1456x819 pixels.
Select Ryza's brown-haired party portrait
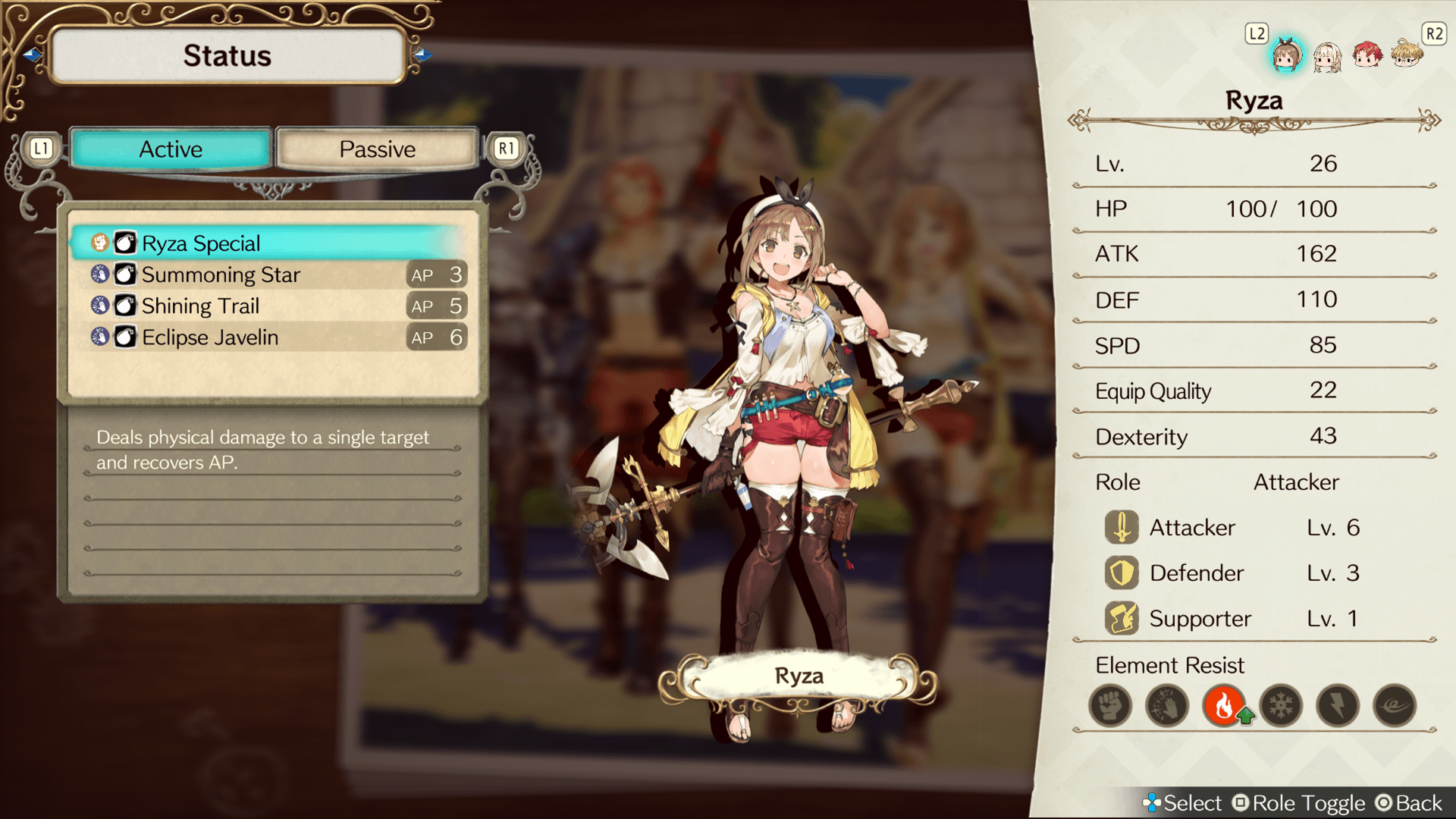pyautogui.click(x=1286, y=55)
